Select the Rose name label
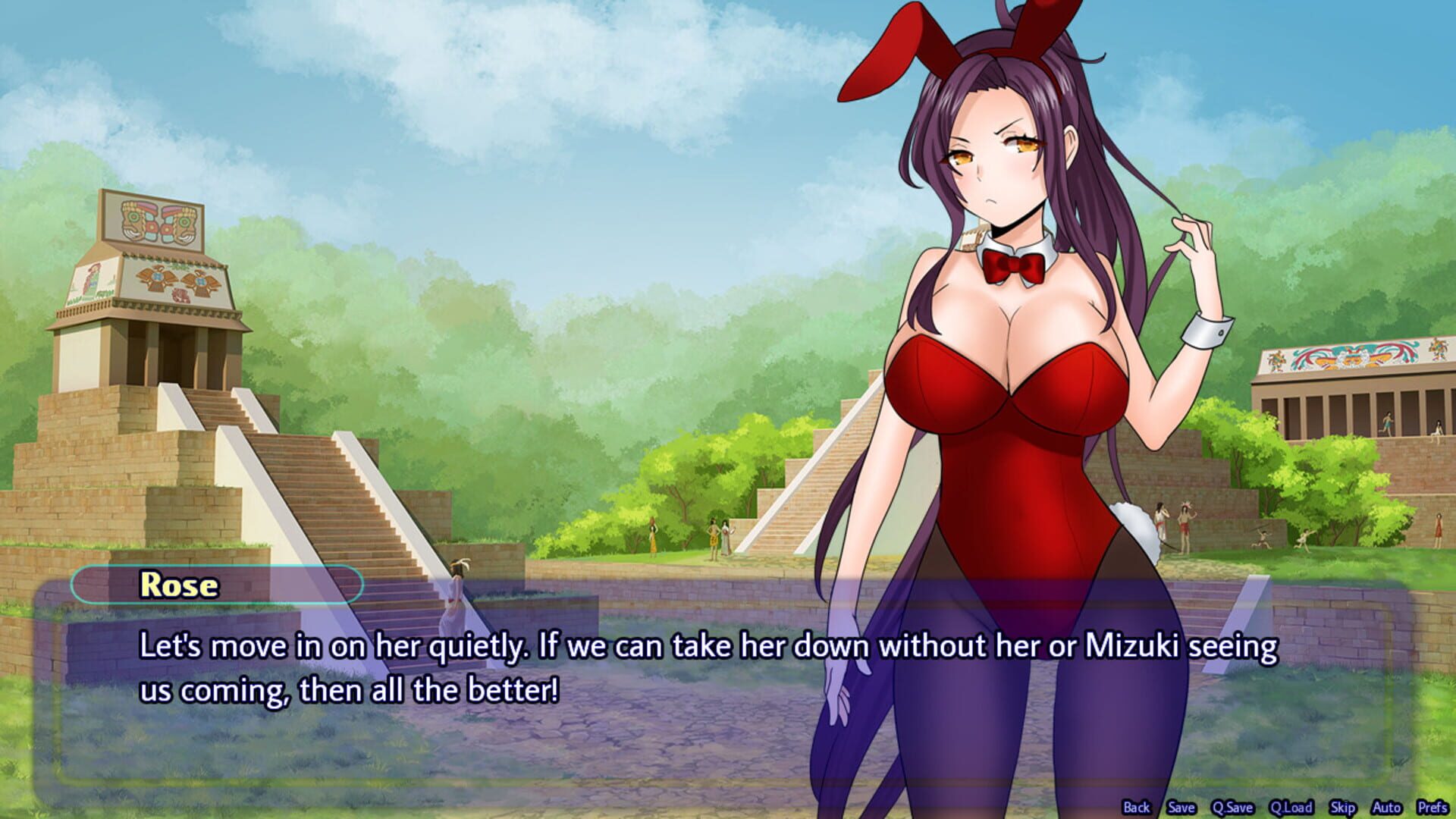Viewport: 1456px width, 819px height. pos(178,585)
